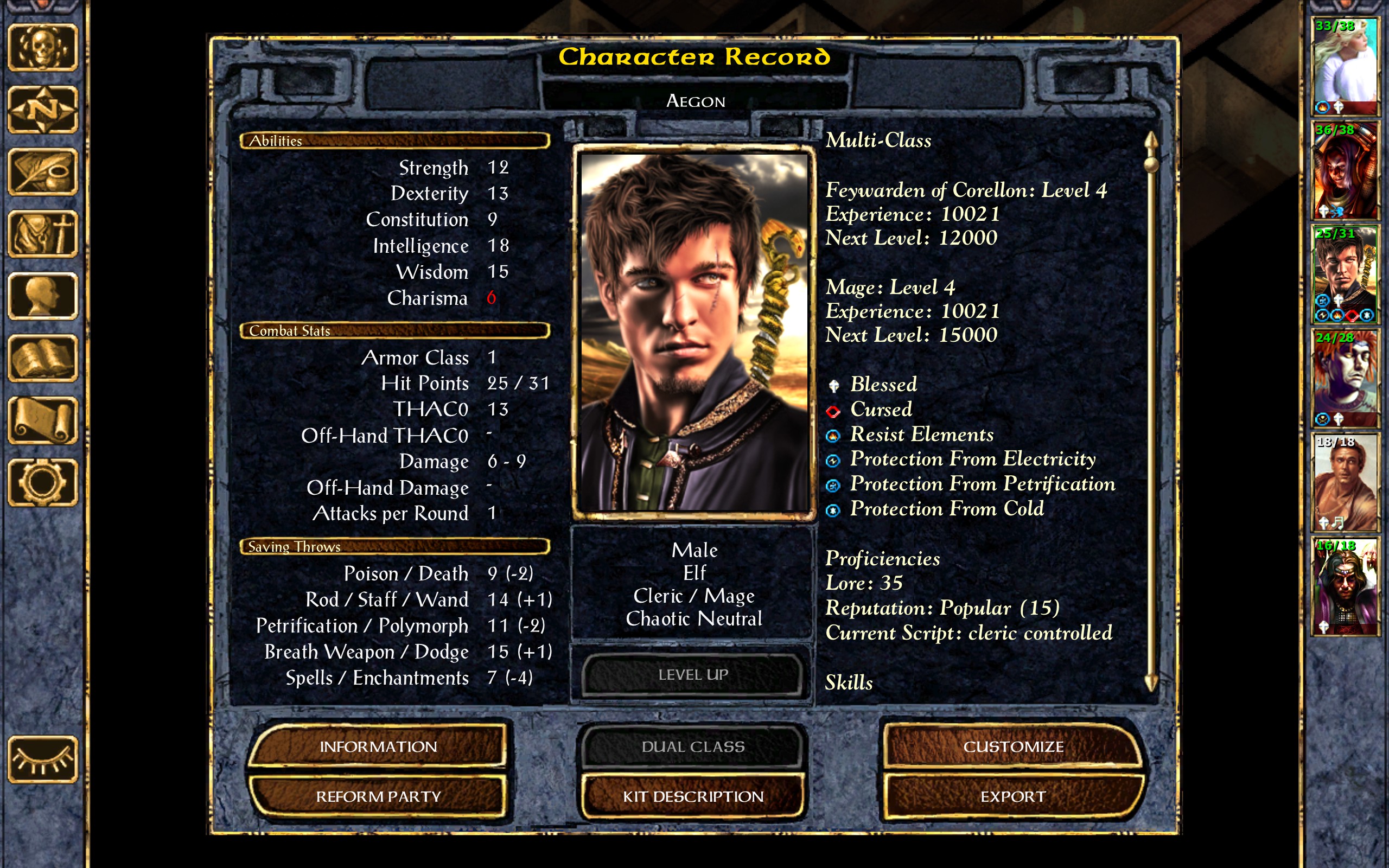Open the scroll priest spells icon
The image size is (1389, 868).
(x=42, y=421)
